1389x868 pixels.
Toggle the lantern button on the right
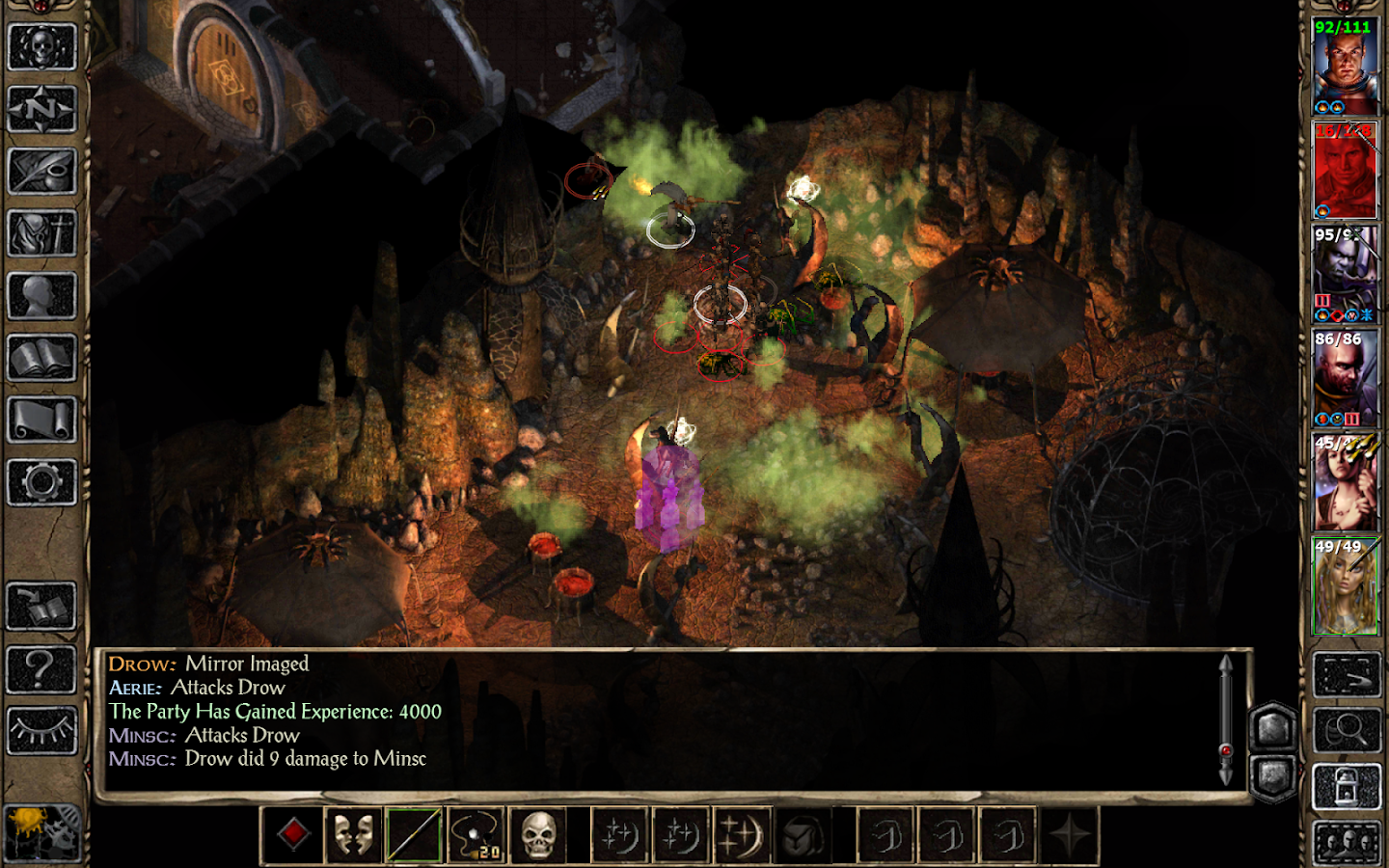click(1347, 788)
